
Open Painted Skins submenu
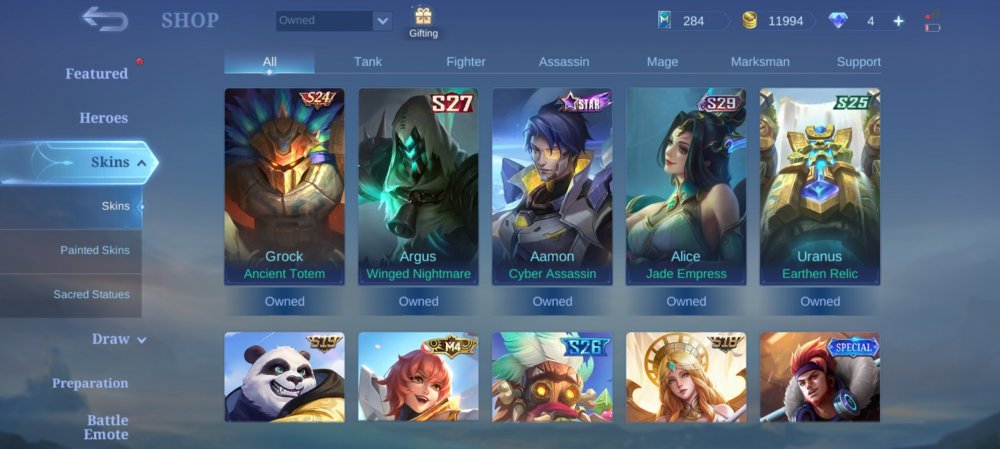click(94, 250)
